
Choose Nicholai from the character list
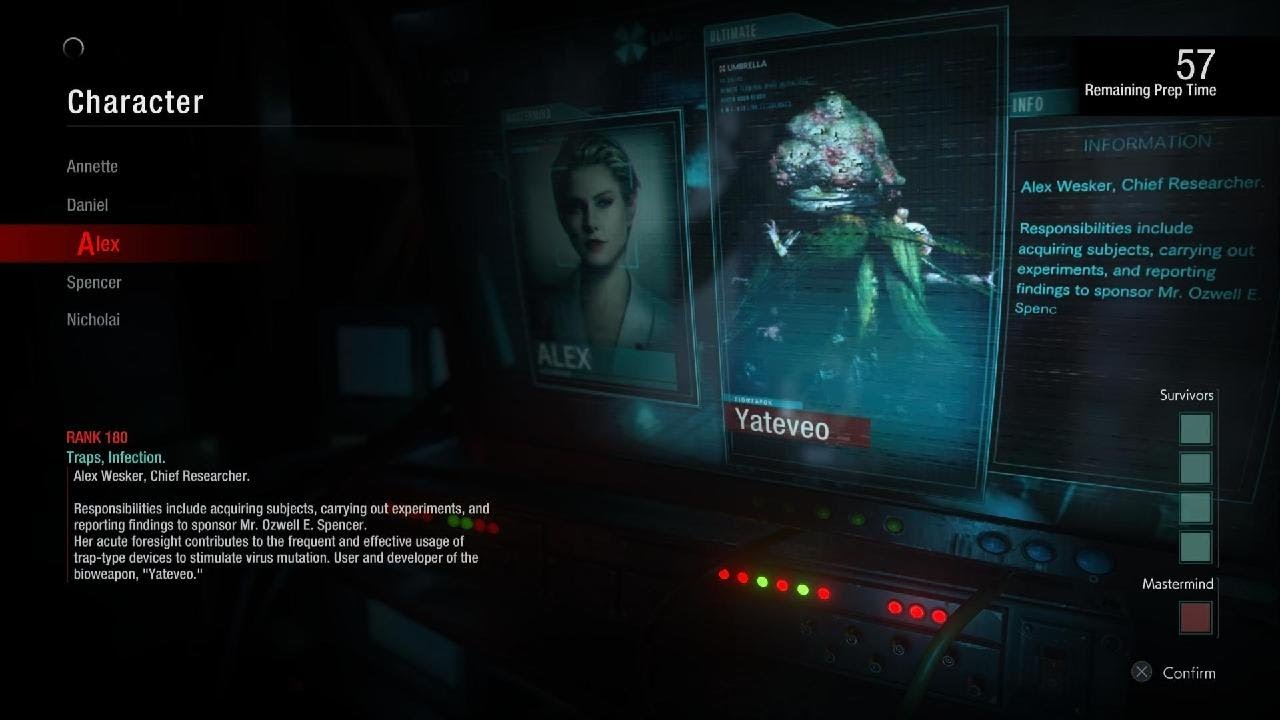[x=93, y=320]
